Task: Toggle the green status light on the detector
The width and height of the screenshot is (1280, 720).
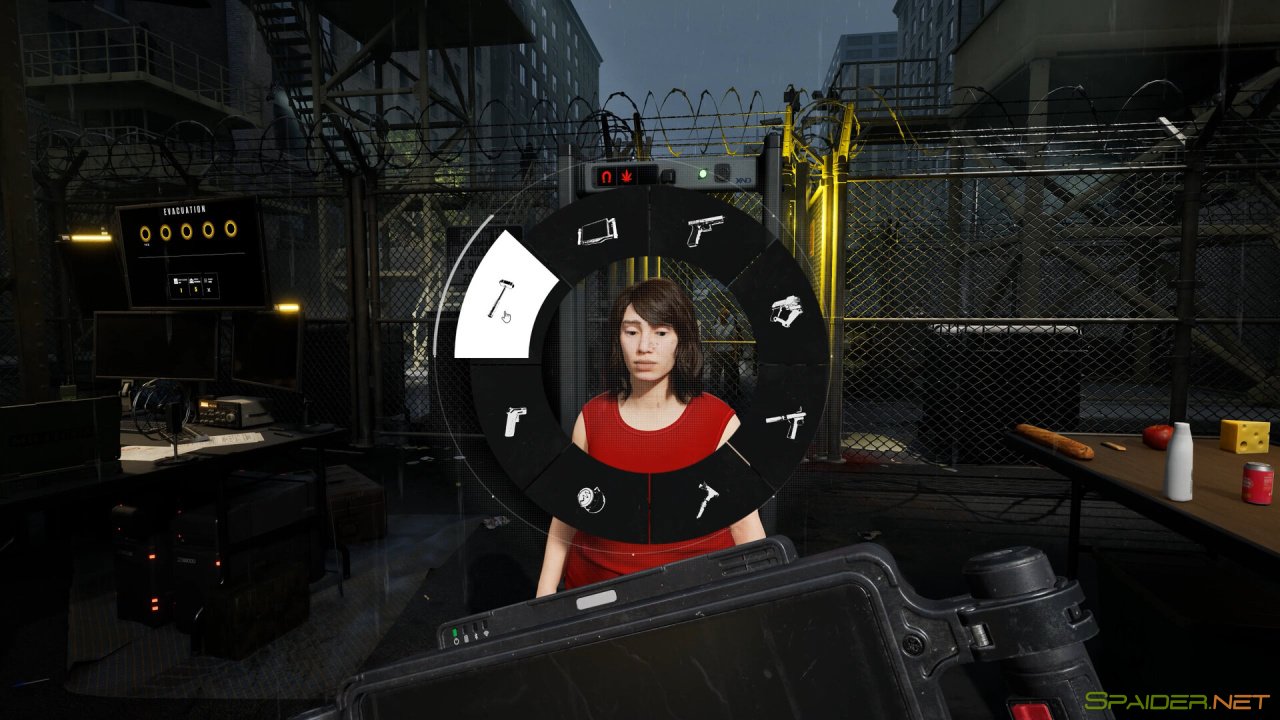Action: [x=703, y=172]
